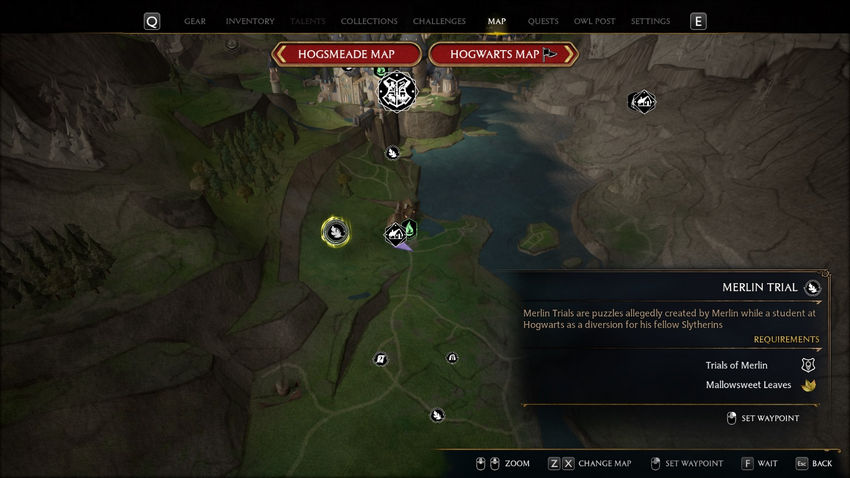Select the leaf marker at bottom of map

pyautogui.click(x=437, y=415)
